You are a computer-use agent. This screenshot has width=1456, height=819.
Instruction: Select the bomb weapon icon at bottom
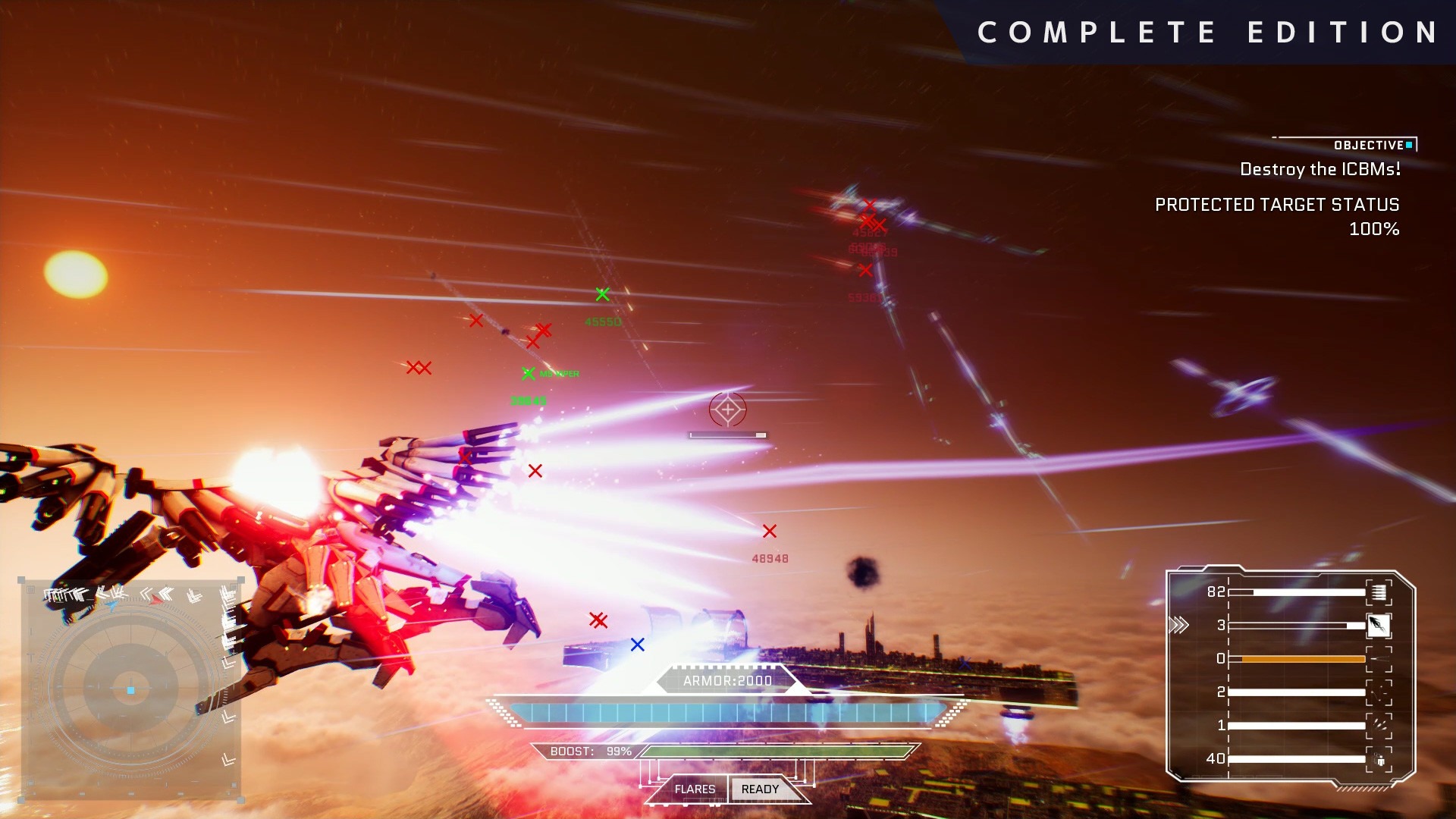click(1379, 759)
